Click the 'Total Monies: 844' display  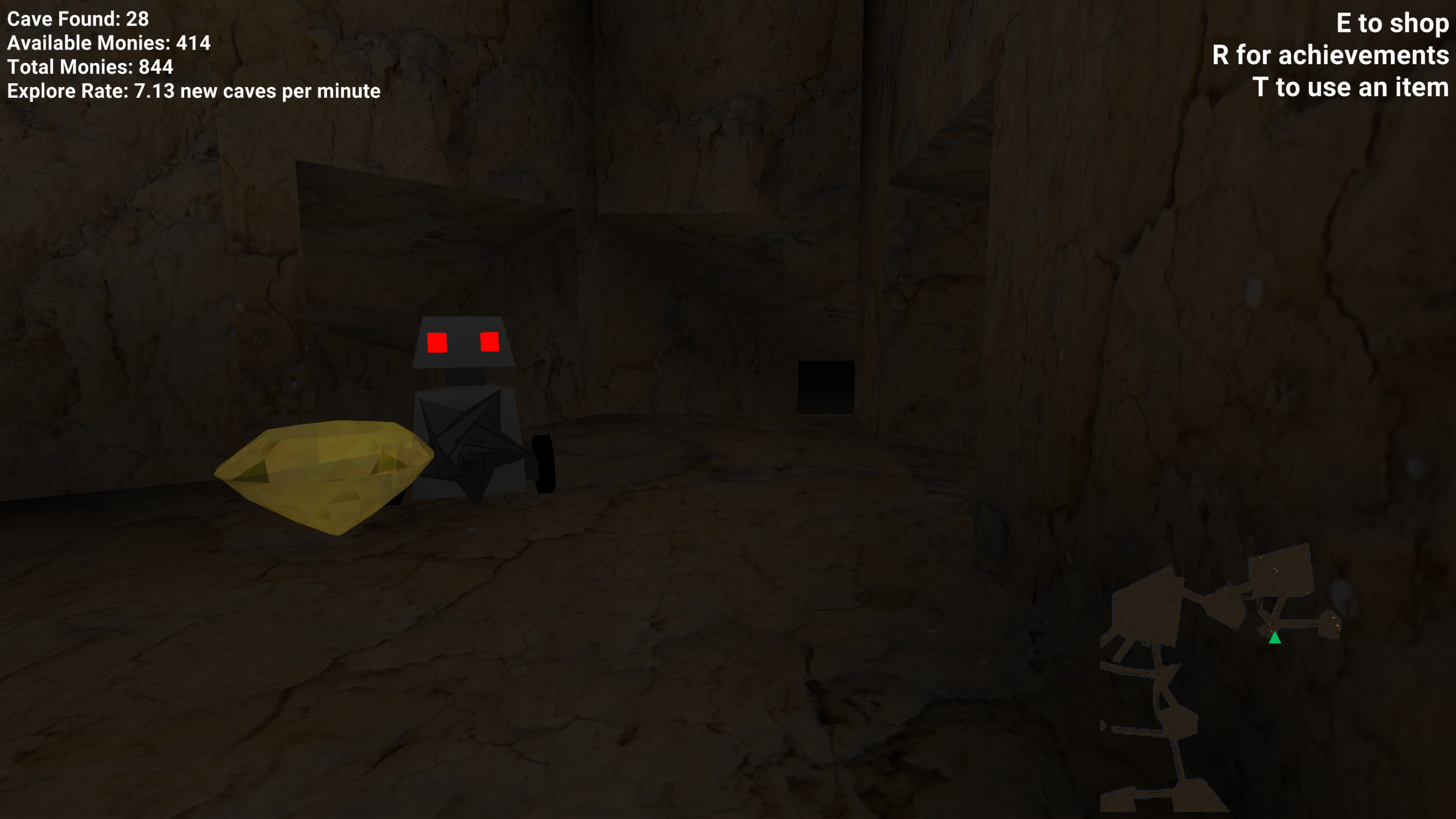[90, 67]
